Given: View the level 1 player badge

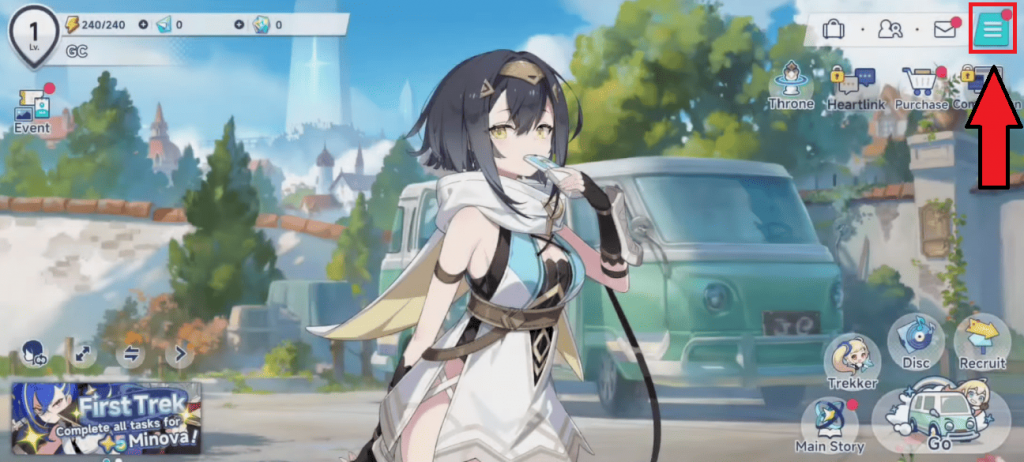Looking at the screenshot, I should 32,34.
